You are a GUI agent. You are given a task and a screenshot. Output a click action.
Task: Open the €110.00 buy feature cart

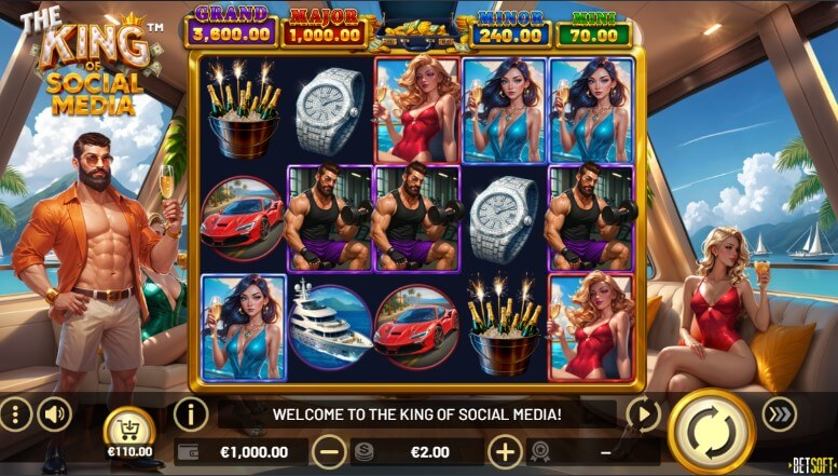(x=129, y=431)
